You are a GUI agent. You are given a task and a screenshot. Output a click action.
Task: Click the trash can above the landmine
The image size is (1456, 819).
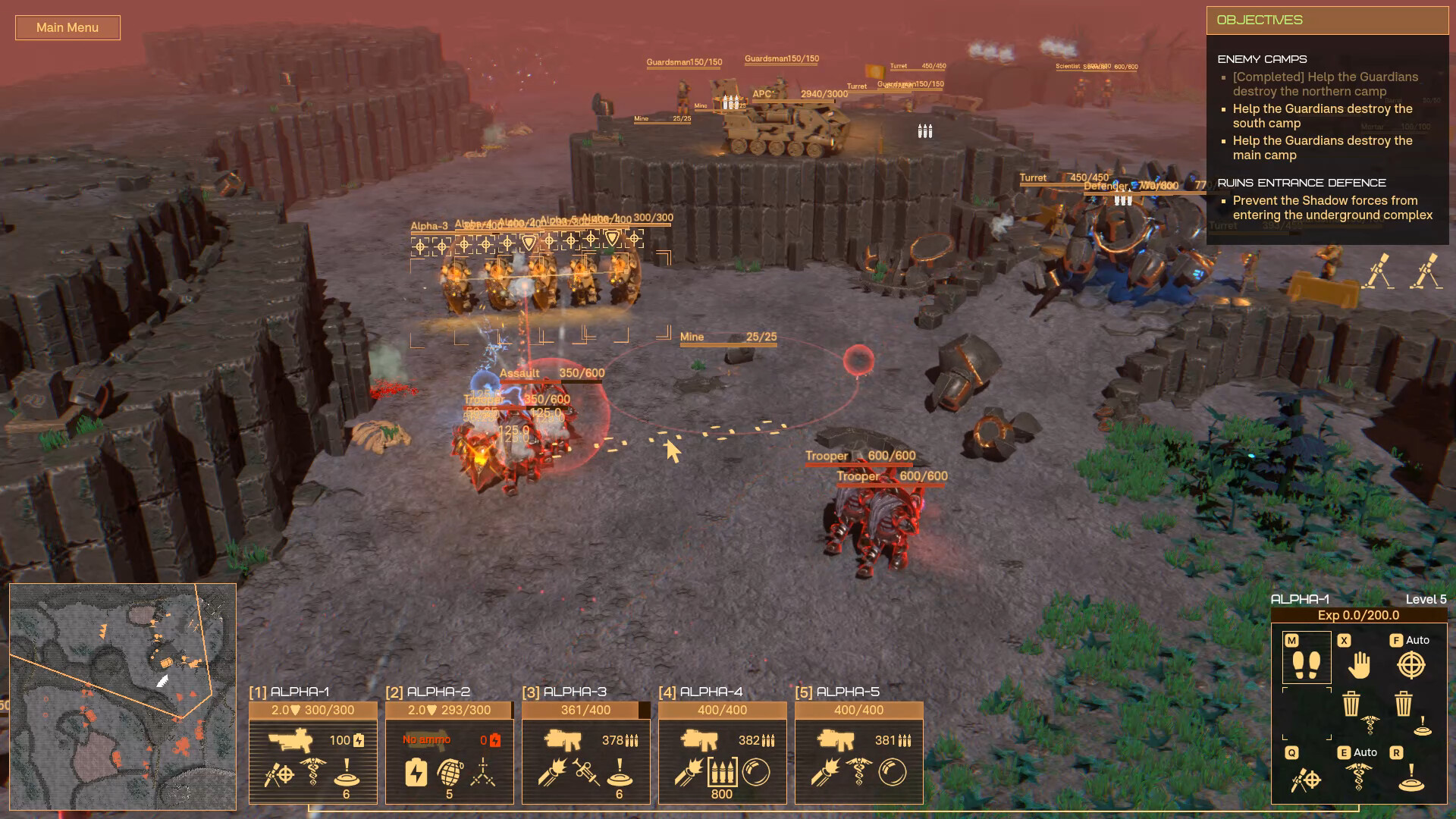click(x=1404, y=704)
